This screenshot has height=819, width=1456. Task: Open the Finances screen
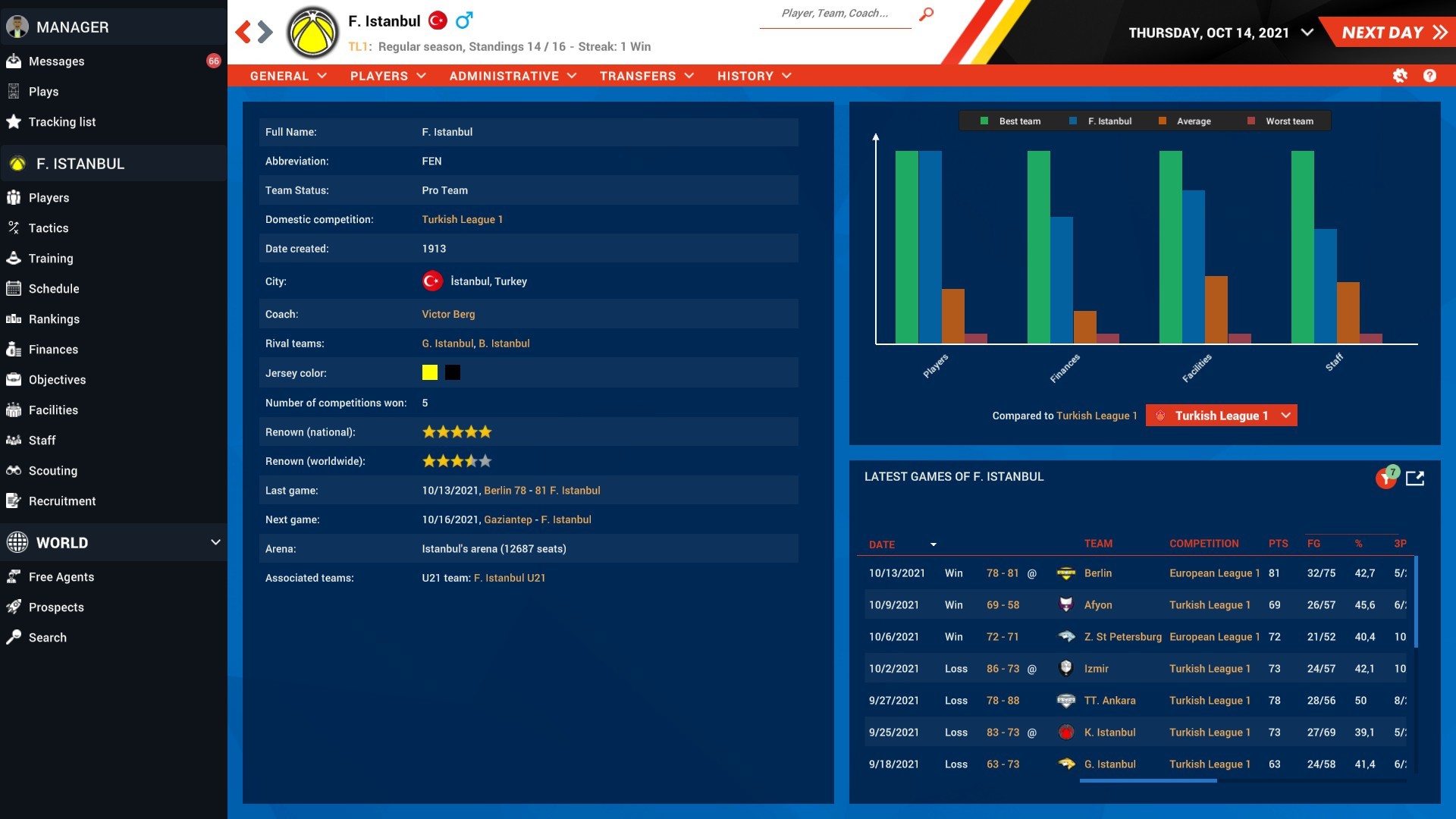tap(53, 349)
